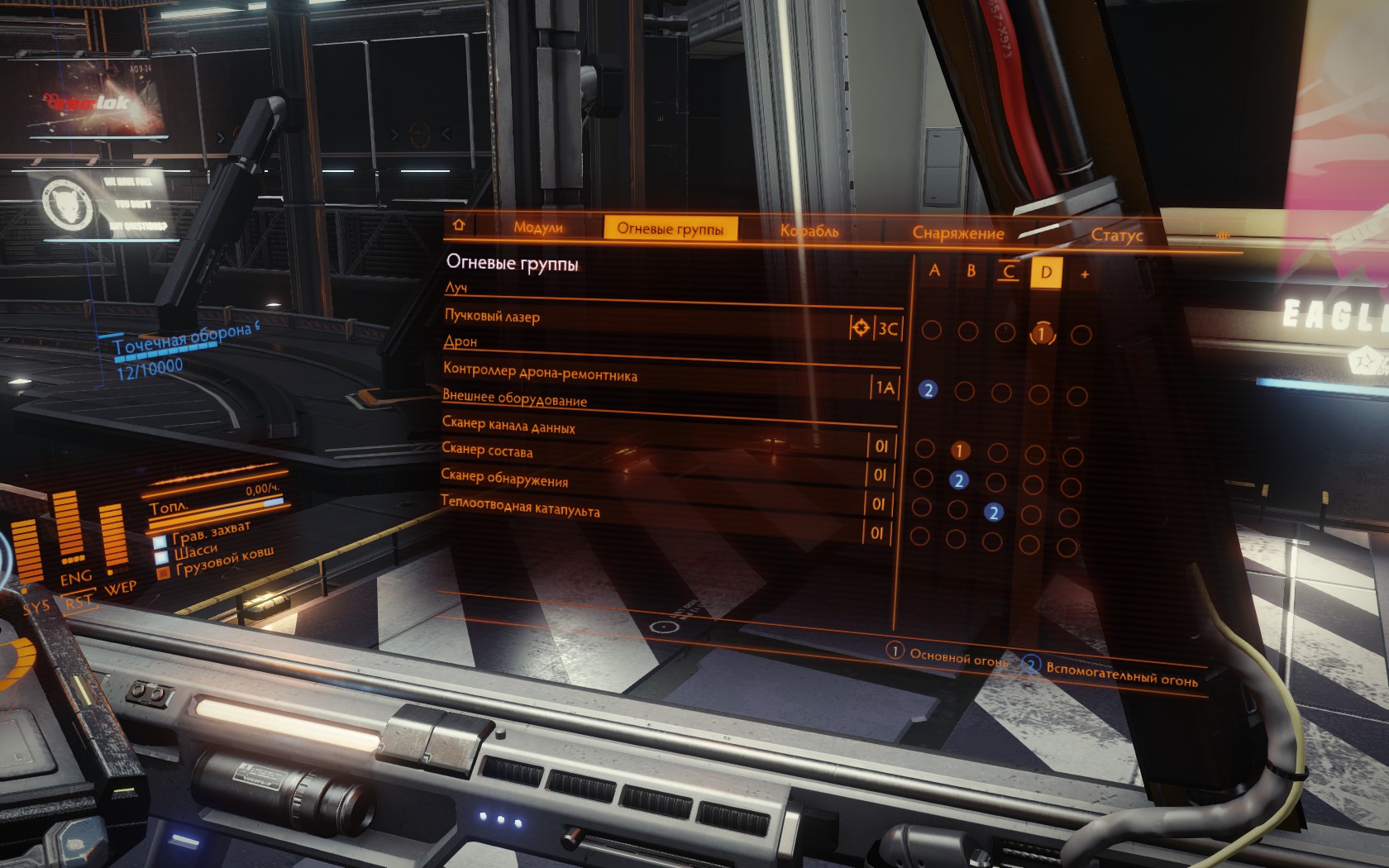Select the Сканер обнаружения row

[504, 478]
